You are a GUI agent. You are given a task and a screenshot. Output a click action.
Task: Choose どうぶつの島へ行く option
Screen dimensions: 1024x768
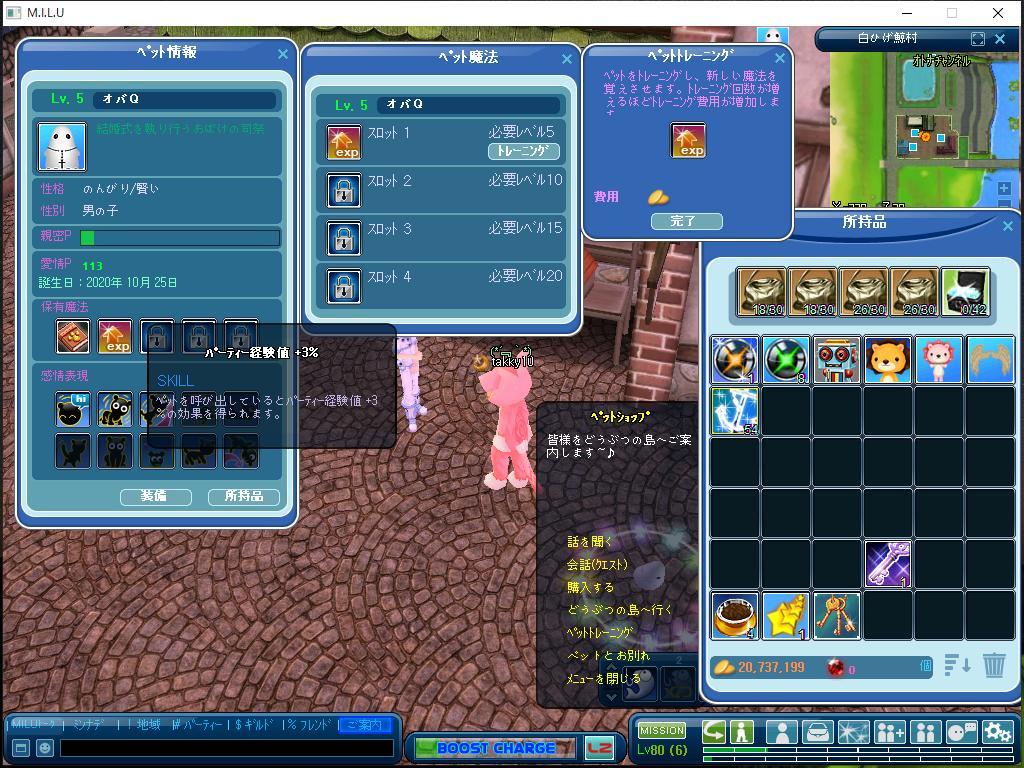pyautogui.click(x=620, y=610)
